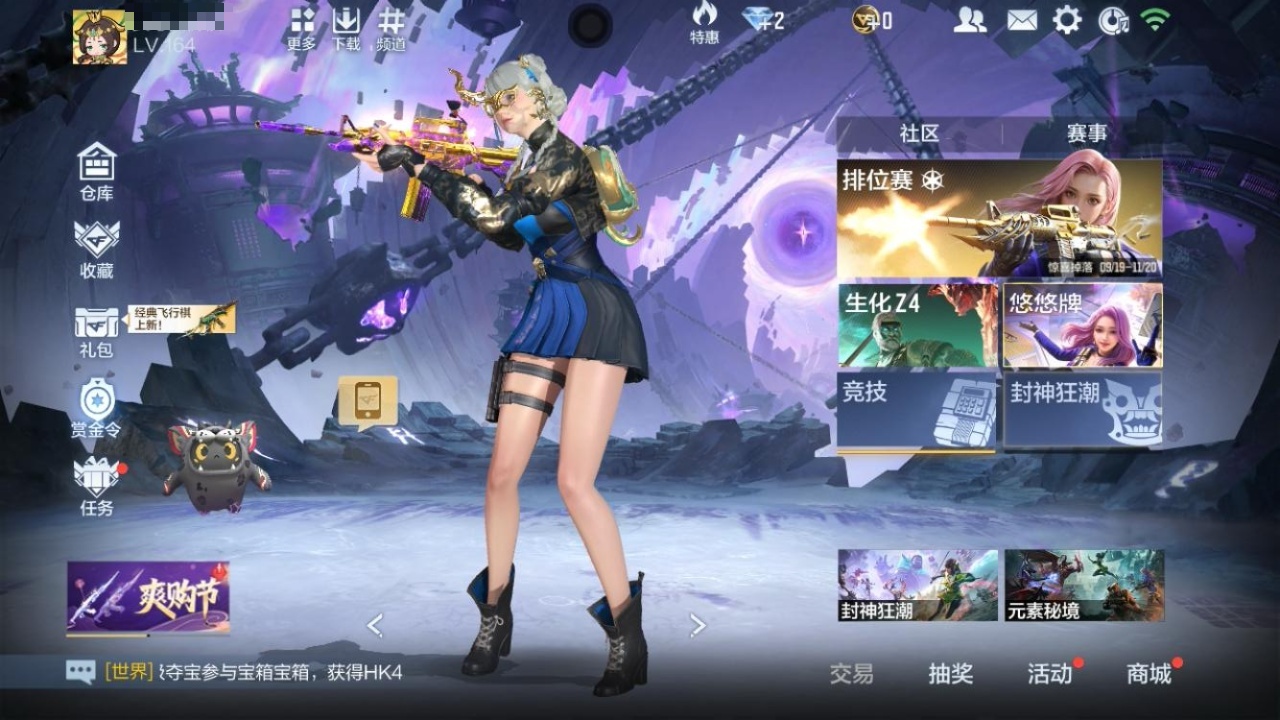
Task: Open the 下载 download manager
Action: click(x=346, y=29)
